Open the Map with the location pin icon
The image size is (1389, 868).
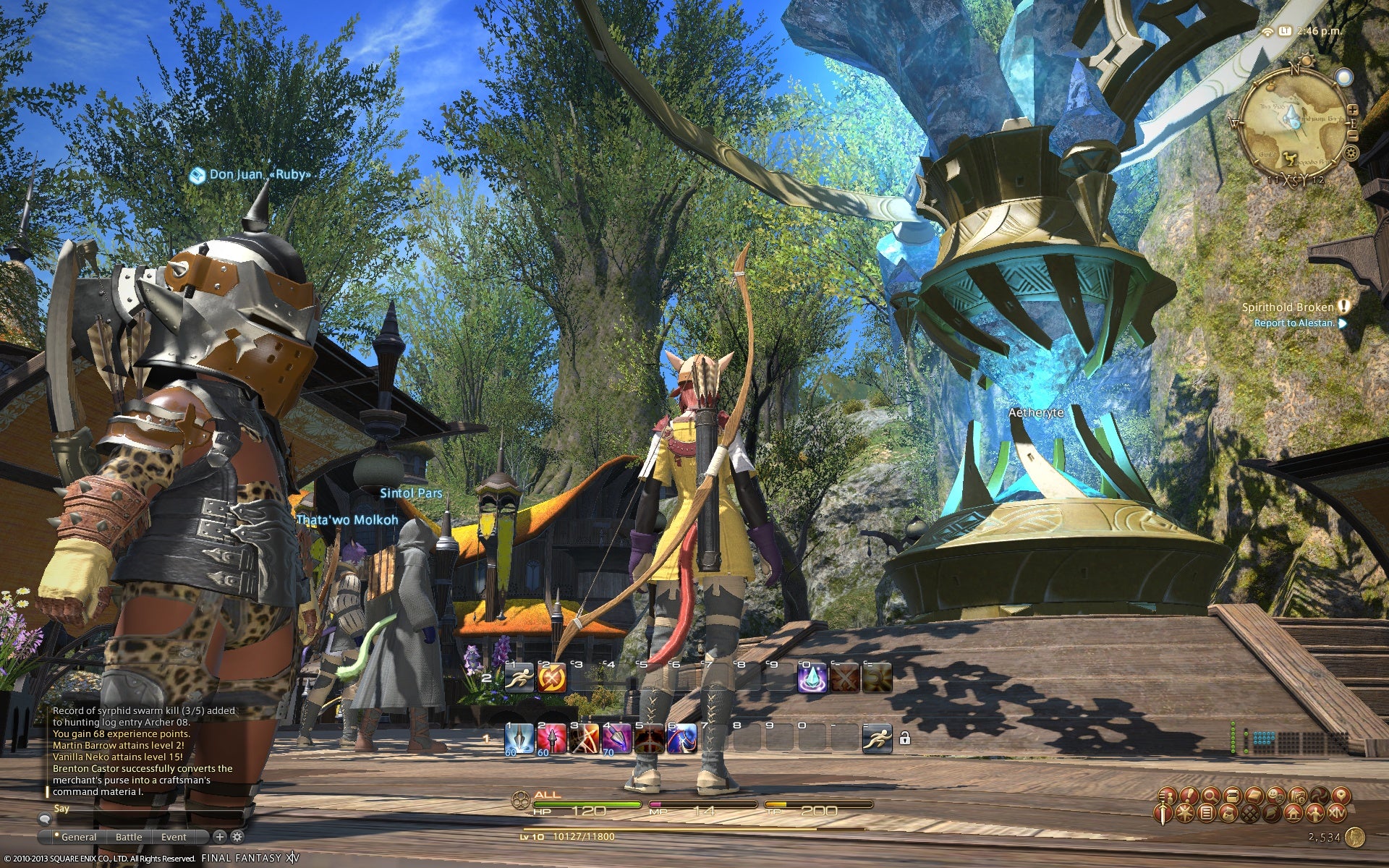[x=1342, y=796]
